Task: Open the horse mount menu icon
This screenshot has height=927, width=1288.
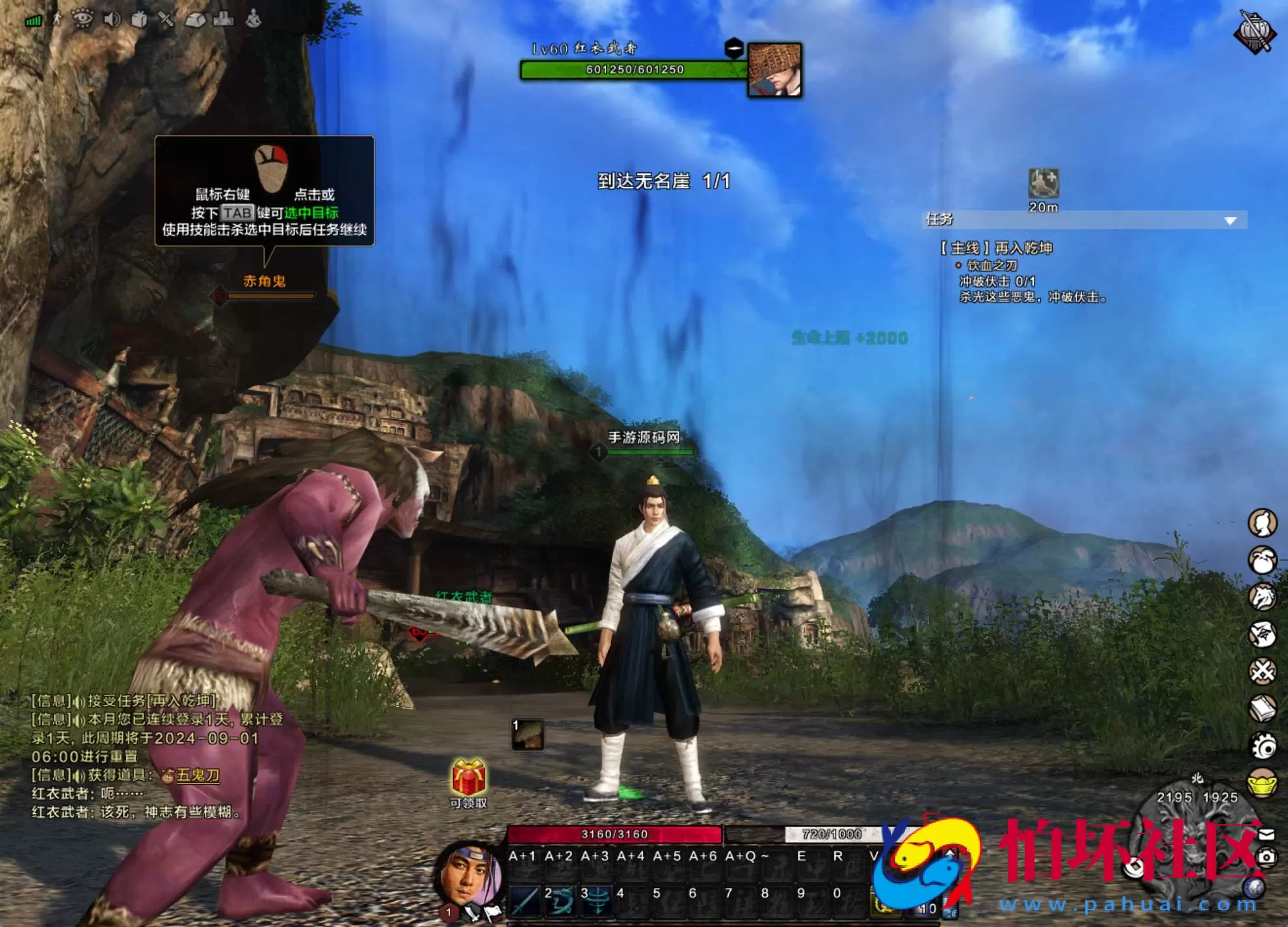Action: 1262,597
